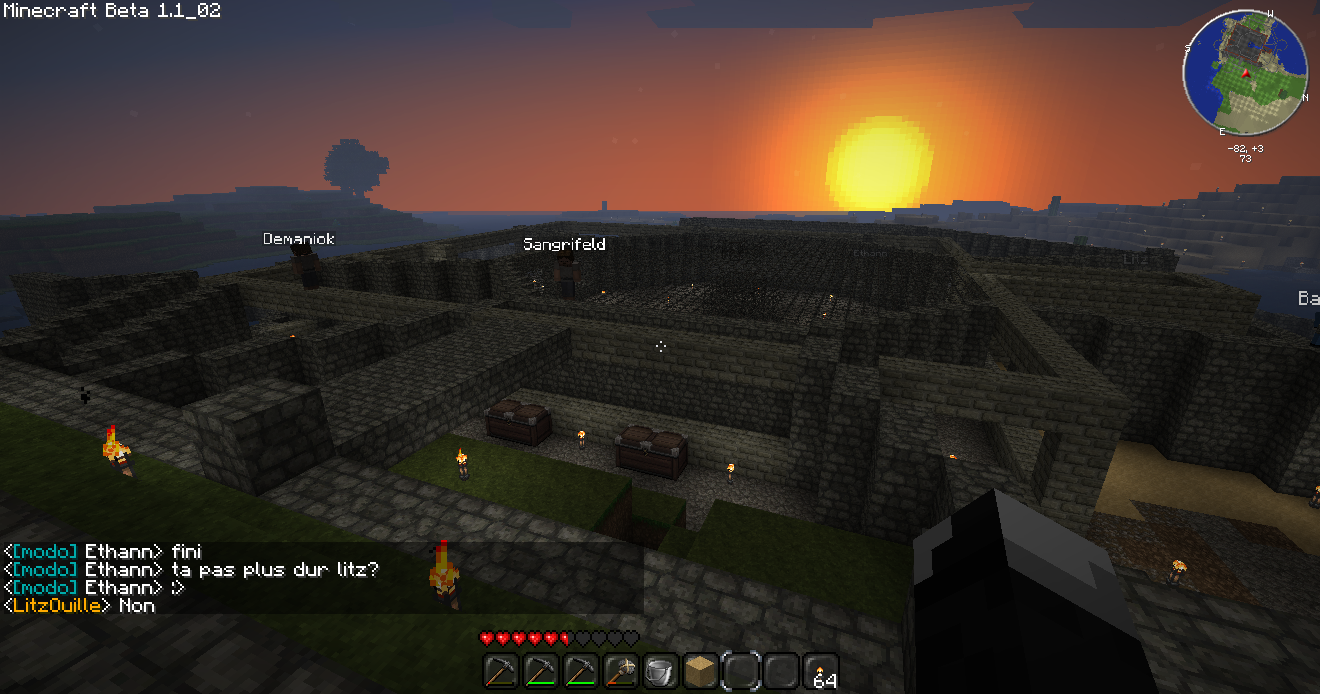Select the sand block slot

(x=700, y=671)
